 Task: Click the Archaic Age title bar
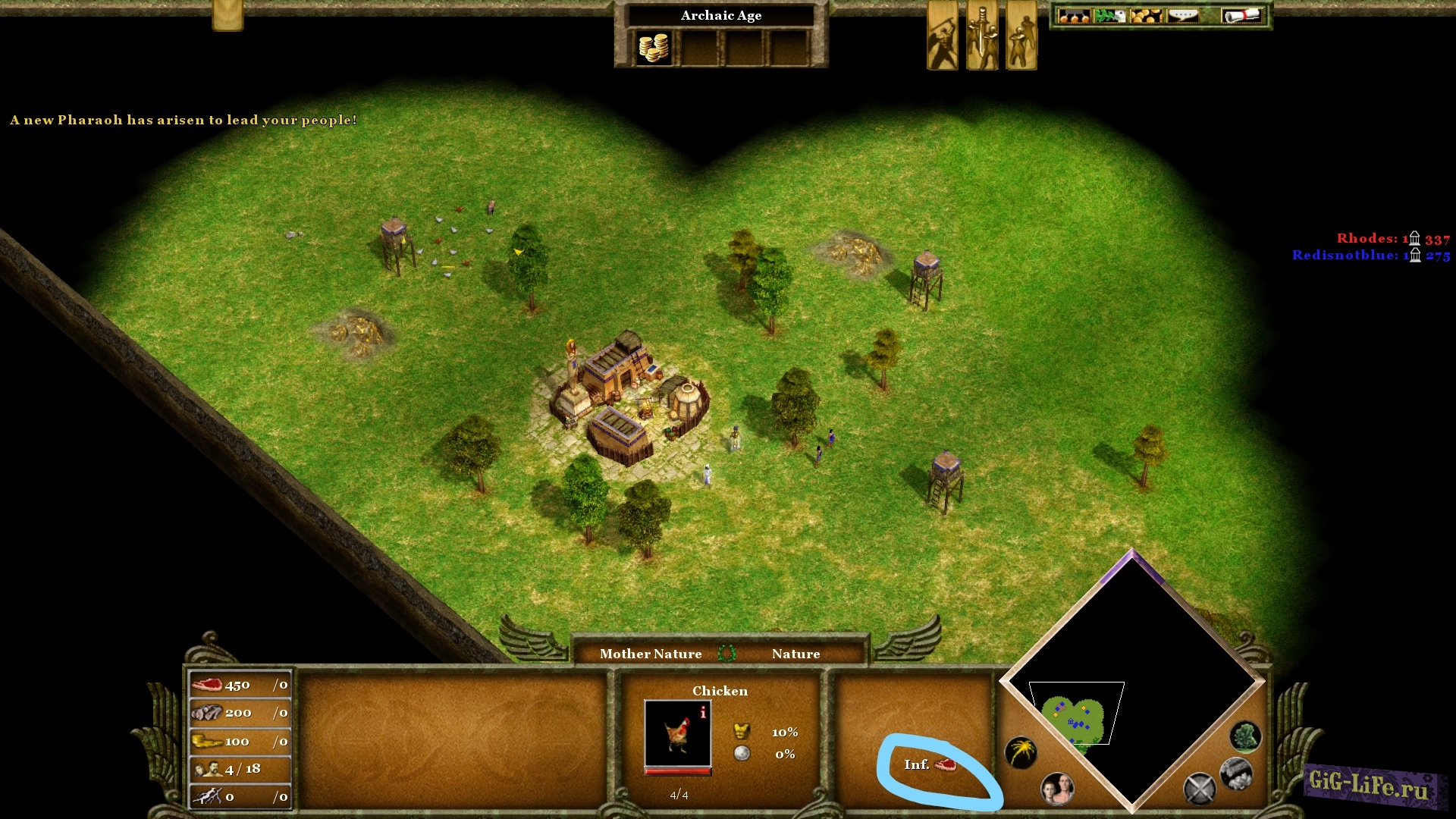click(x=721, y=15)
